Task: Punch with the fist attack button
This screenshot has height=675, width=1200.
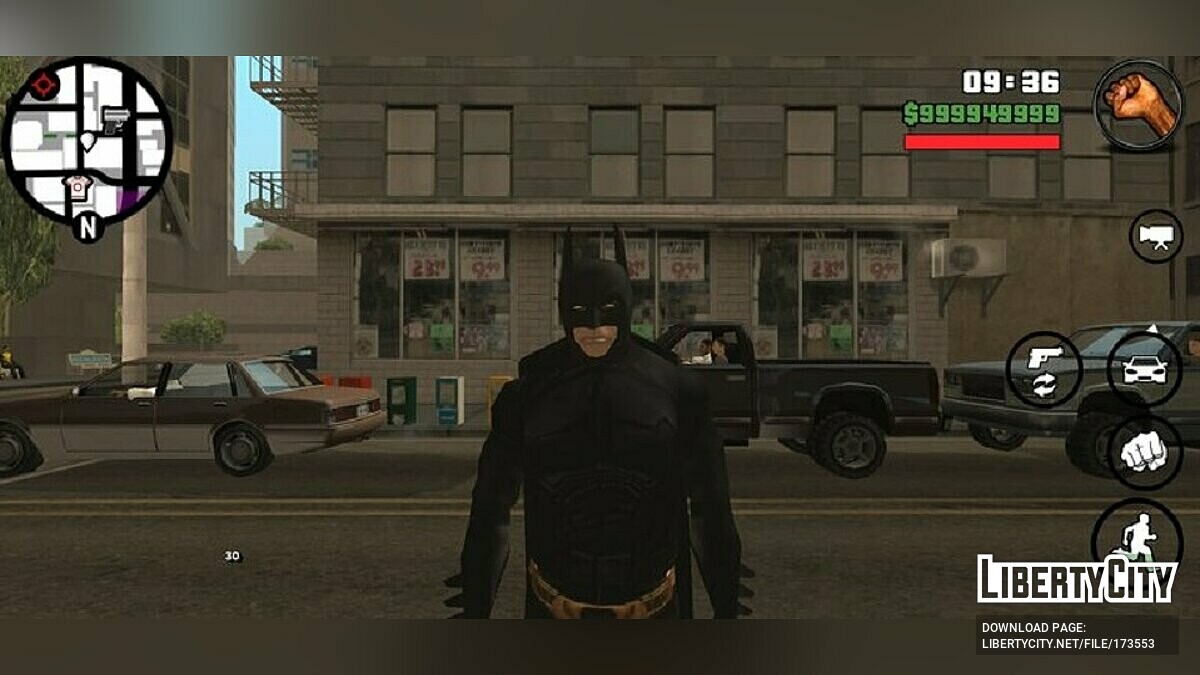Action: [x=1144, y=452]
